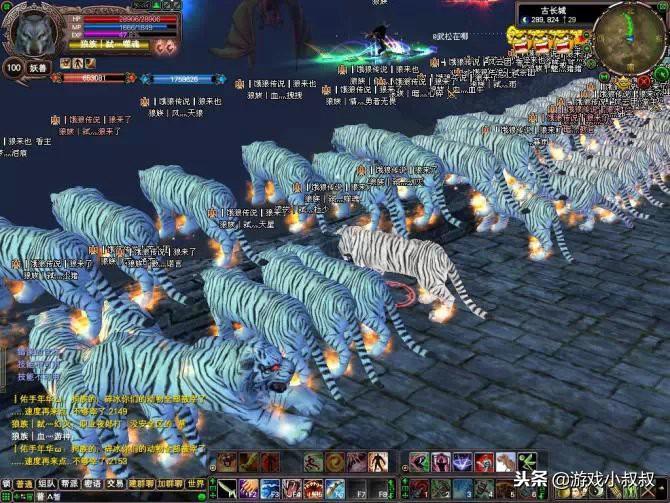Switch to the 密语 whisper tab
The width and height of the screenshot is (670, 503).
[92, 483]
